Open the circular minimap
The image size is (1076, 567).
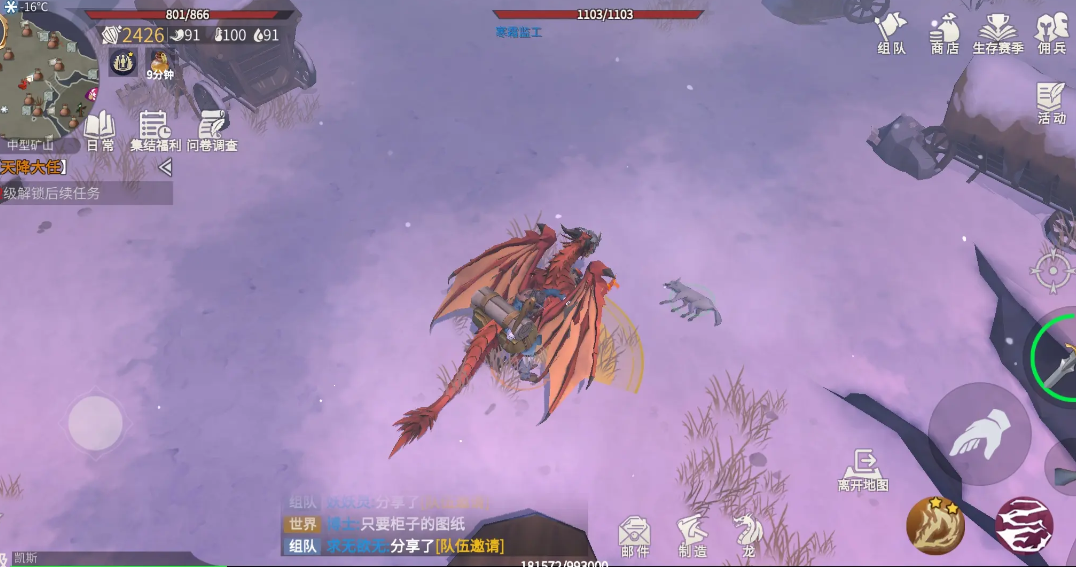[x=45, y=78]
